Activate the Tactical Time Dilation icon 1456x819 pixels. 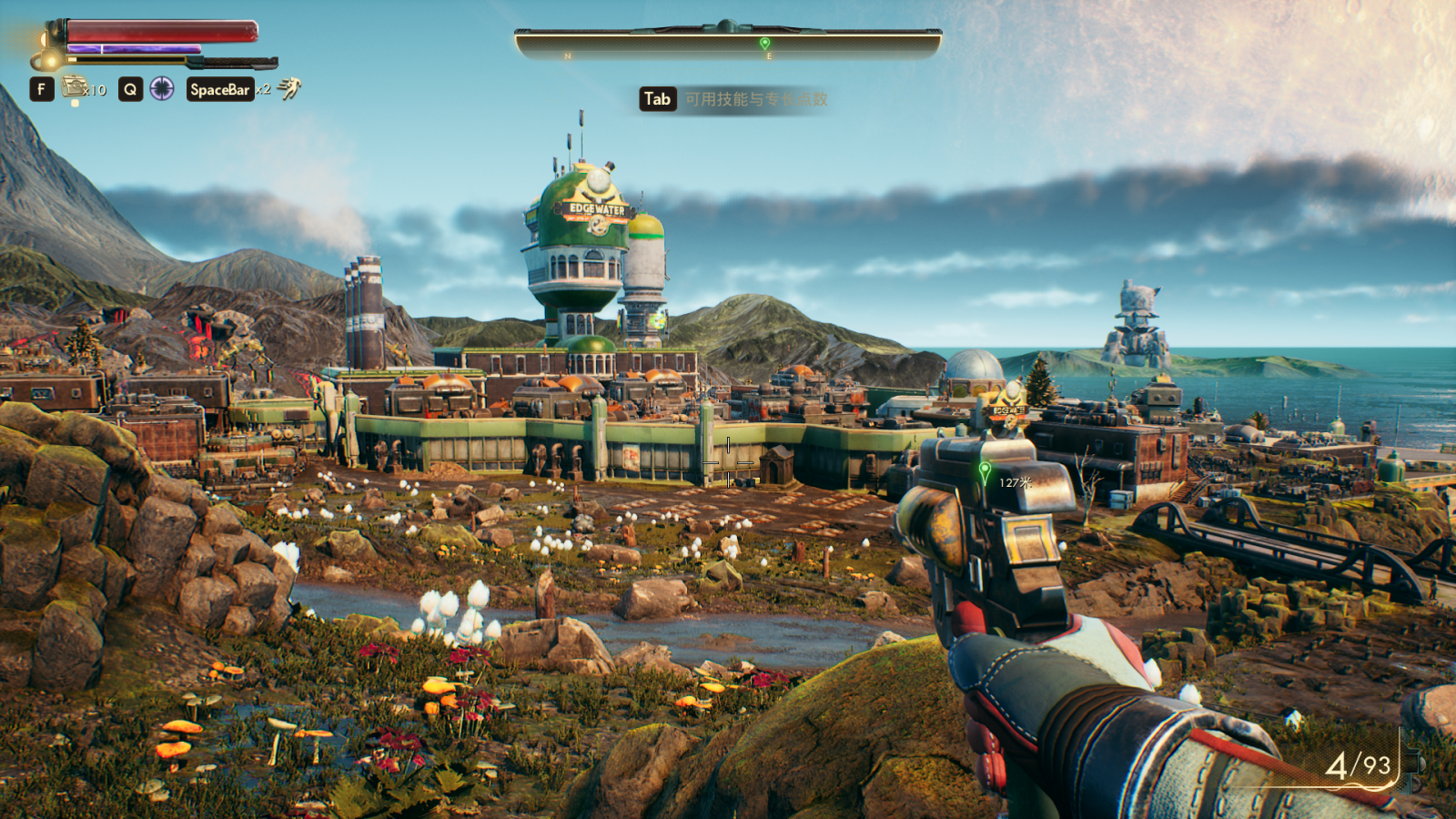[162, 89]
